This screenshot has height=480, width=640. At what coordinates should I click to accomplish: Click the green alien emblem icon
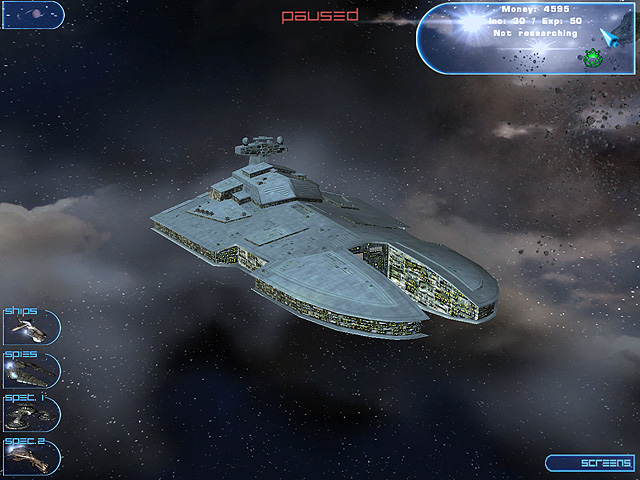[x=594, y=56]
